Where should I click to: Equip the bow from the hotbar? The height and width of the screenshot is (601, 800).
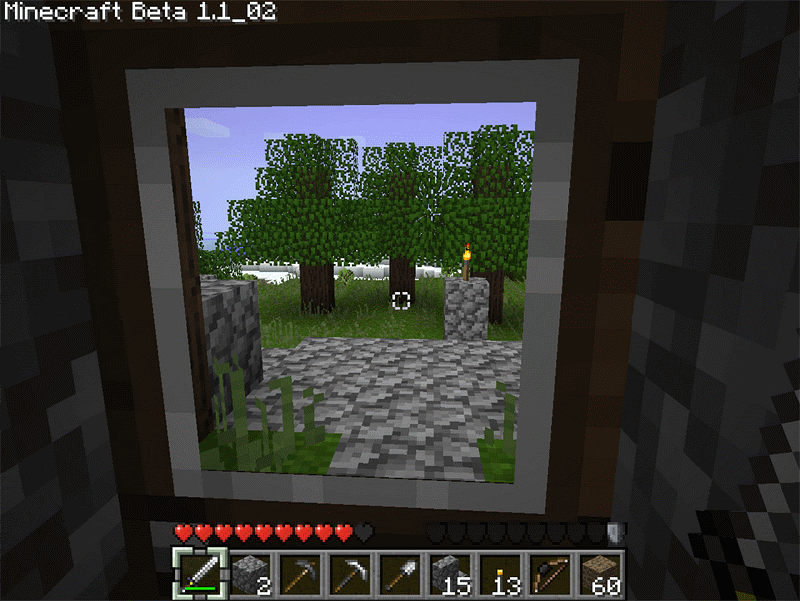(x=550, y=572)
